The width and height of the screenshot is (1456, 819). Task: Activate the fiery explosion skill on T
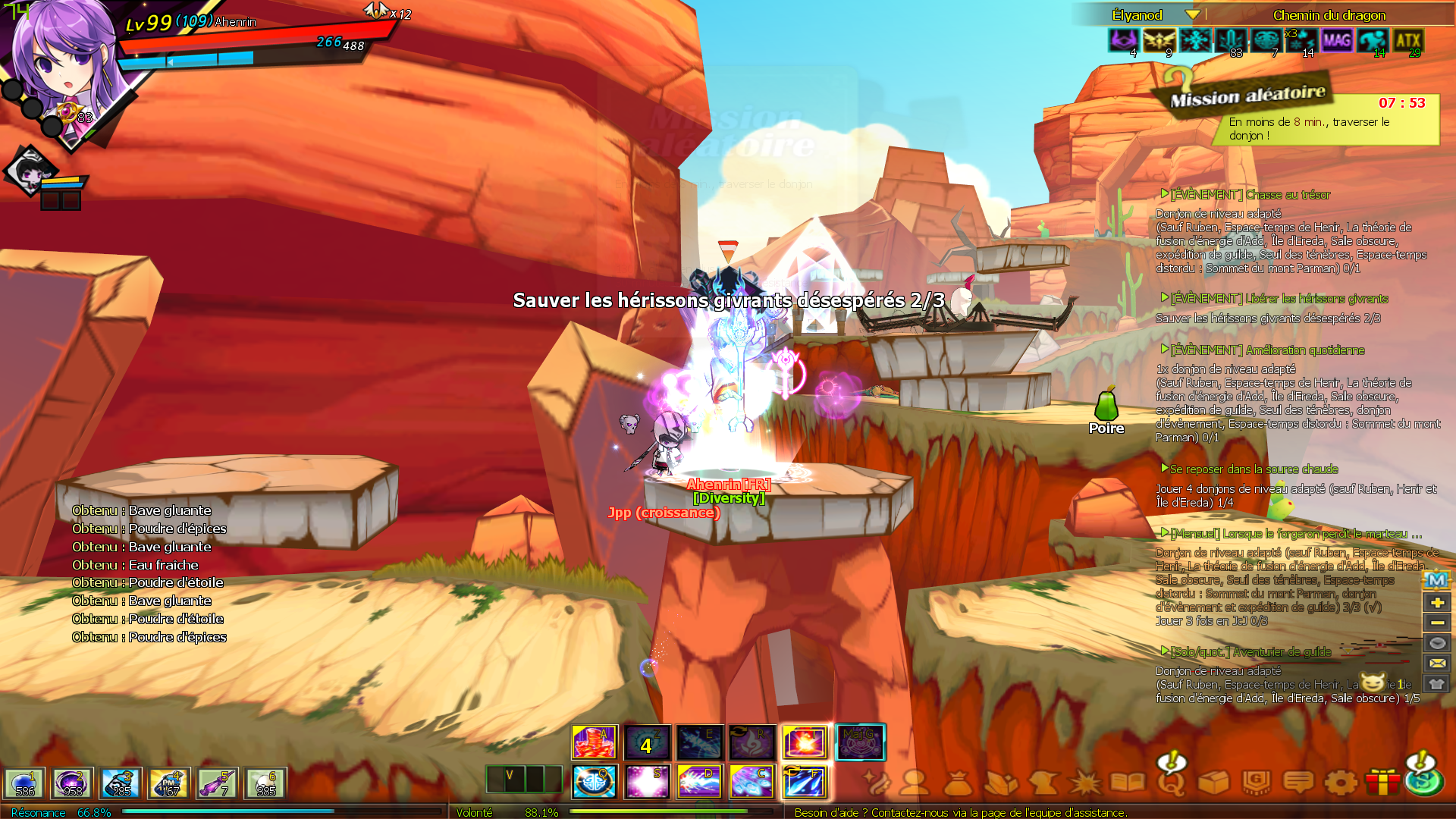805,742
